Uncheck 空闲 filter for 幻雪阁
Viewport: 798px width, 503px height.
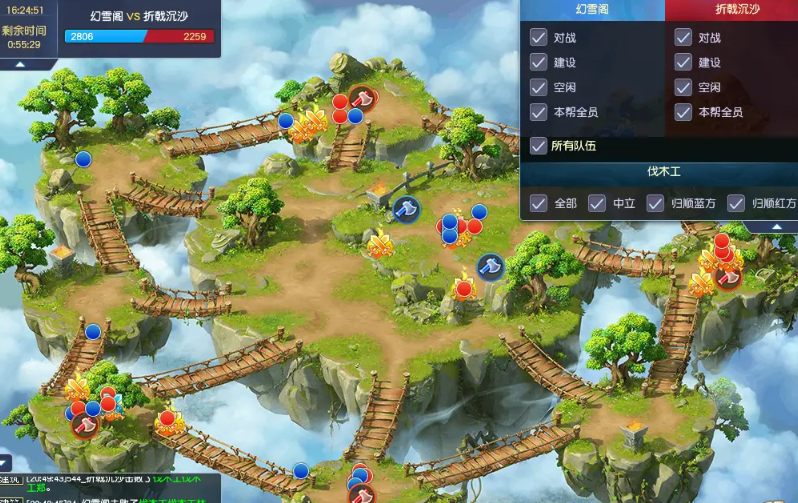click(x=538, y=87)
